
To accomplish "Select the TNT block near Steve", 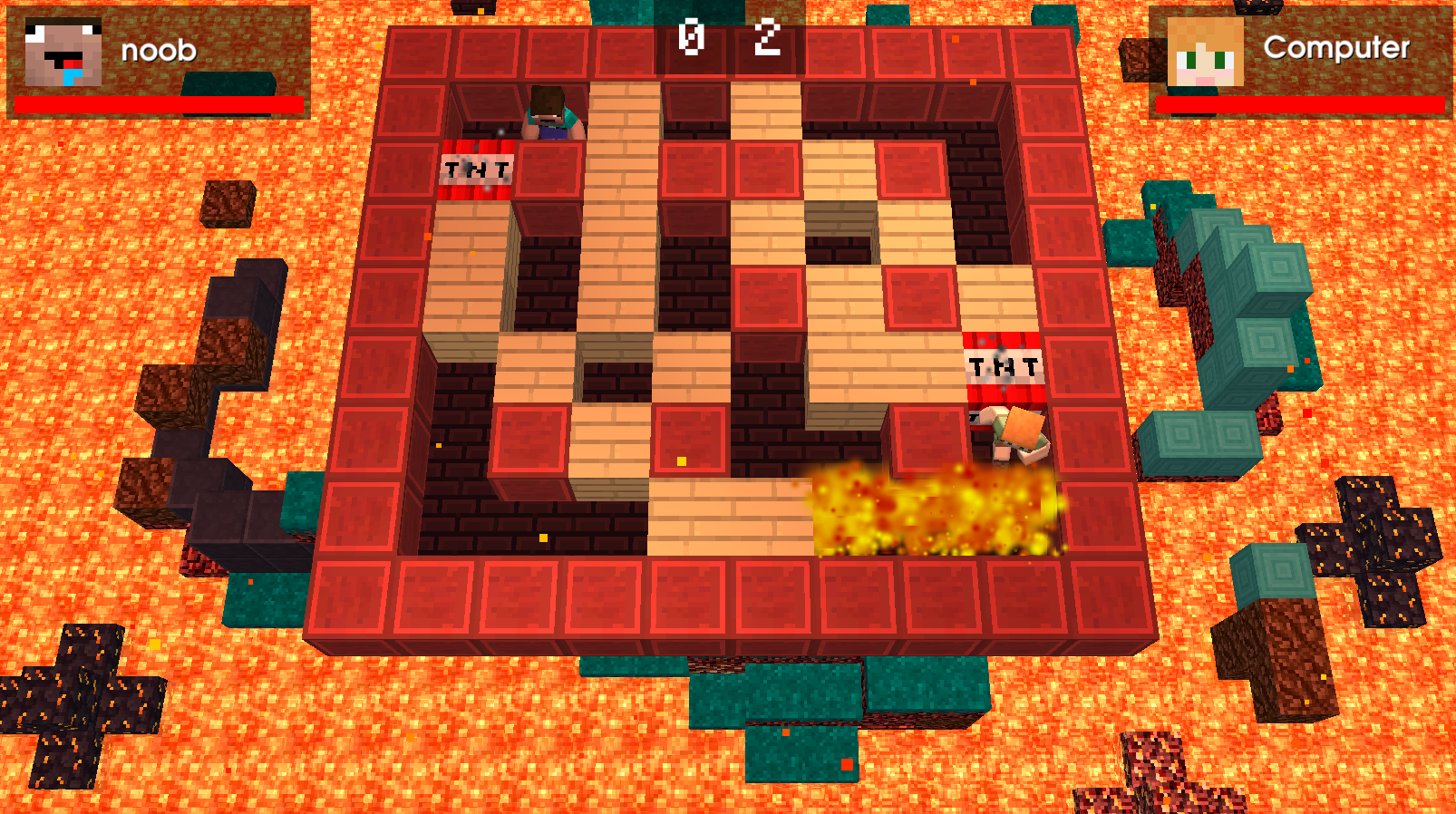I will [478, 168].
